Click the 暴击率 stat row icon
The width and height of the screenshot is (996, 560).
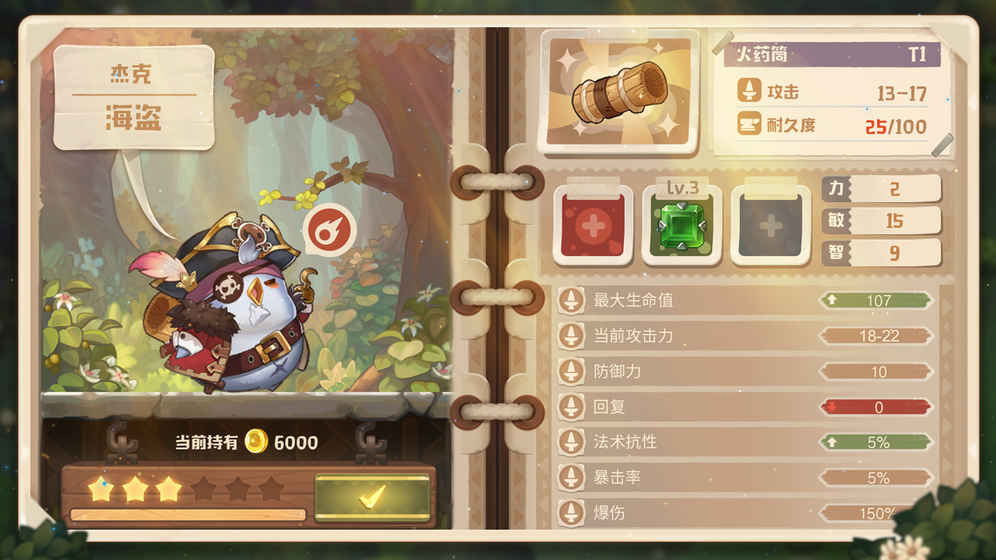(x=571, y=478)
